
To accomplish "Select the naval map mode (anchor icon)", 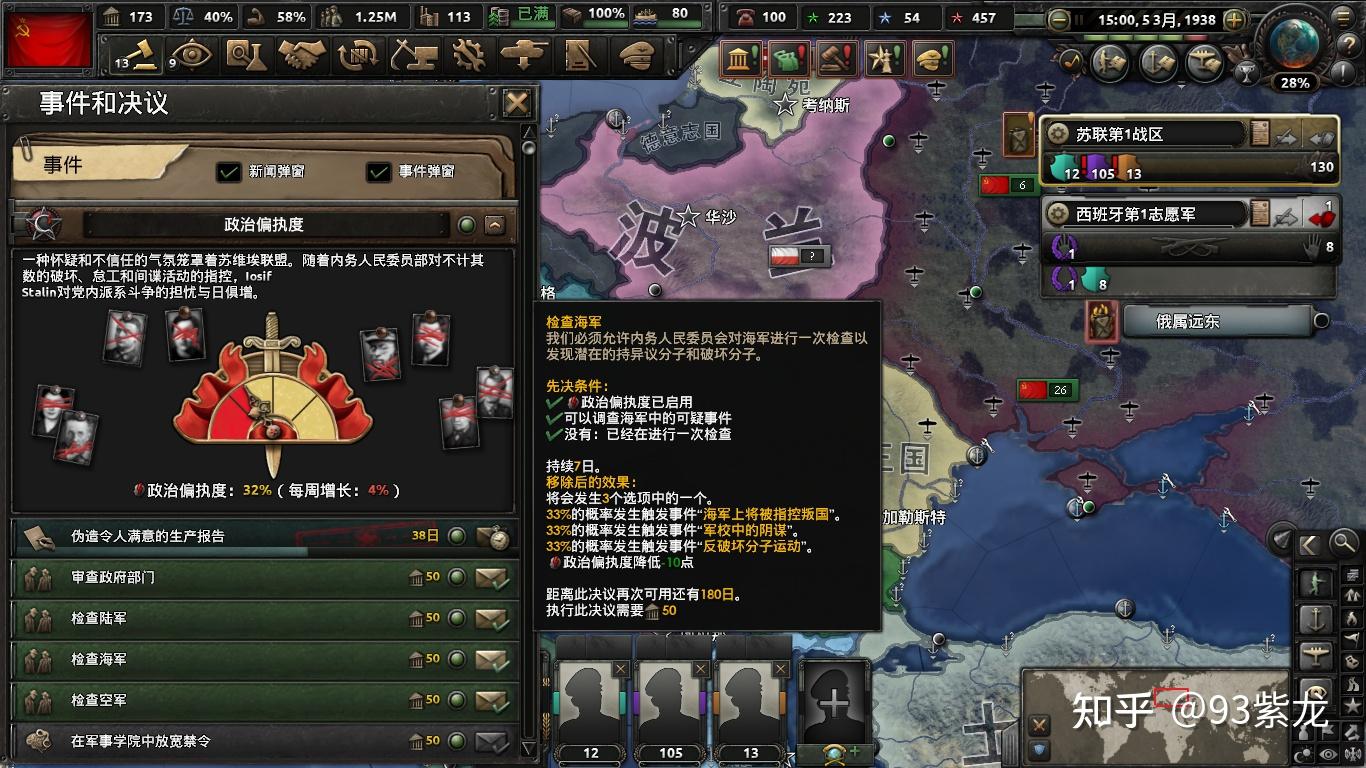I will [x=1316, y=617].
